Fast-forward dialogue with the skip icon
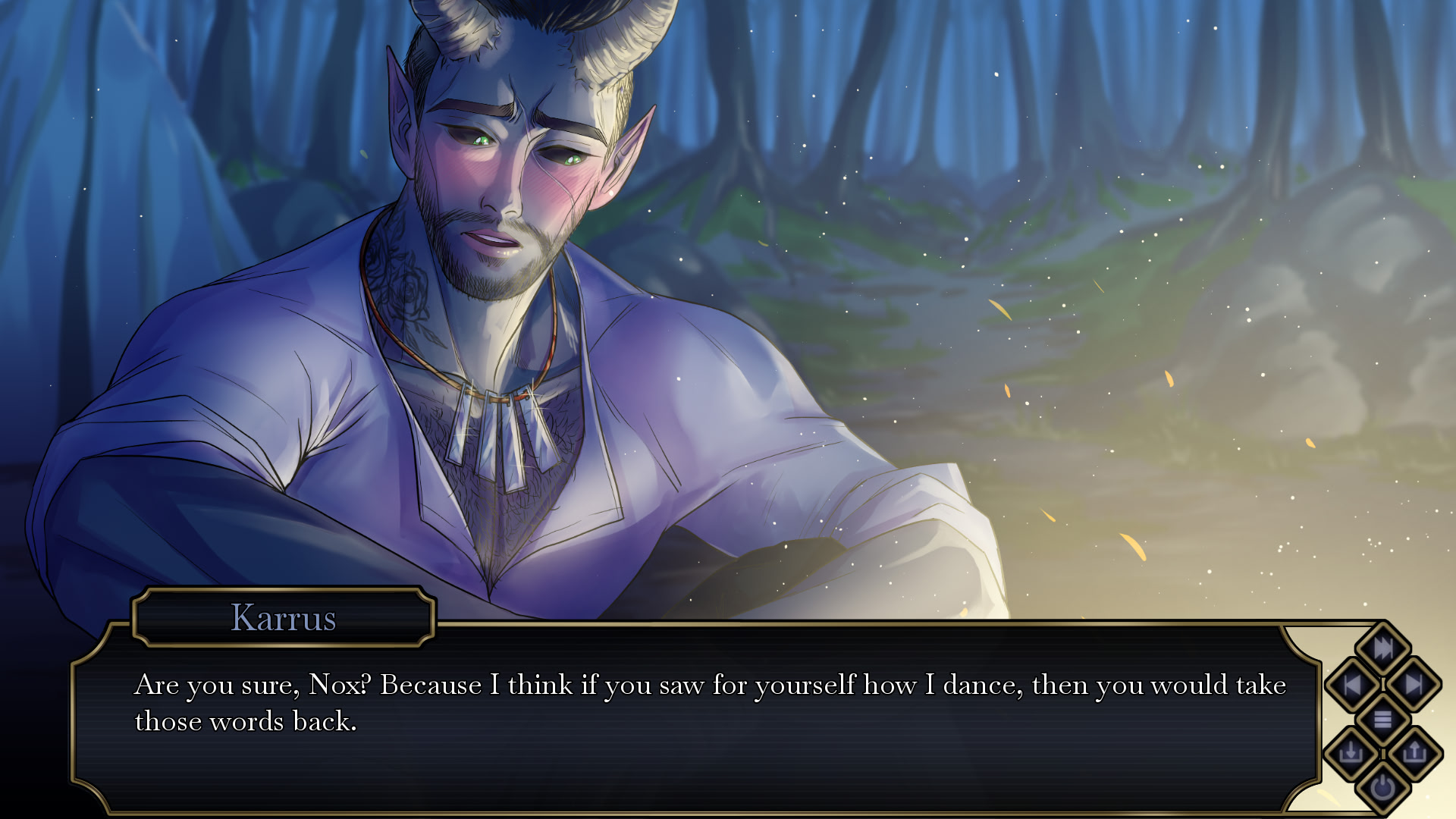The height and width of the screenshot is (819, 1456). [x=1382, y=648]
